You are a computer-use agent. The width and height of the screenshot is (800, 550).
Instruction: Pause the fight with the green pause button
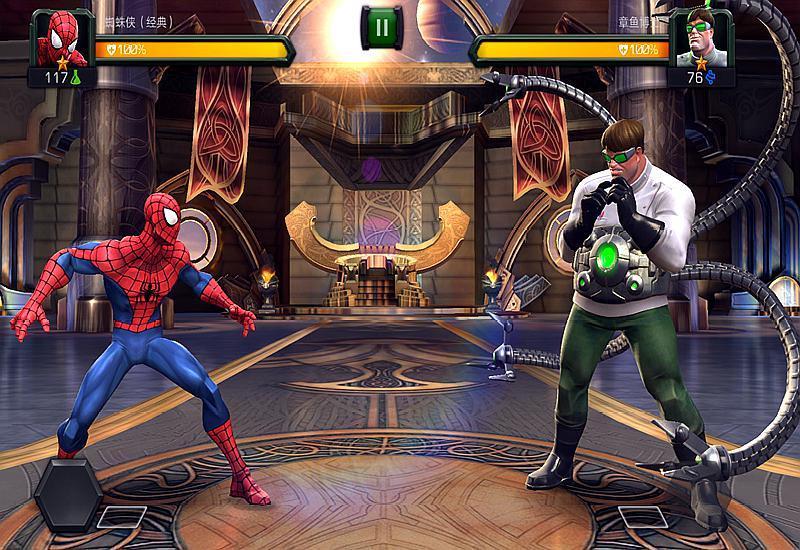[x=381, y=27]
